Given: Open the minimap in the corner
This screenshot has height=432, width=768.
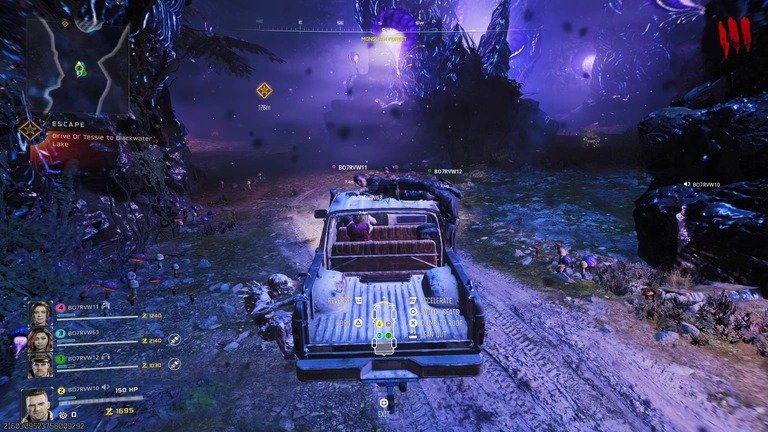Looking at the screenshot, I should click(77, 64).
